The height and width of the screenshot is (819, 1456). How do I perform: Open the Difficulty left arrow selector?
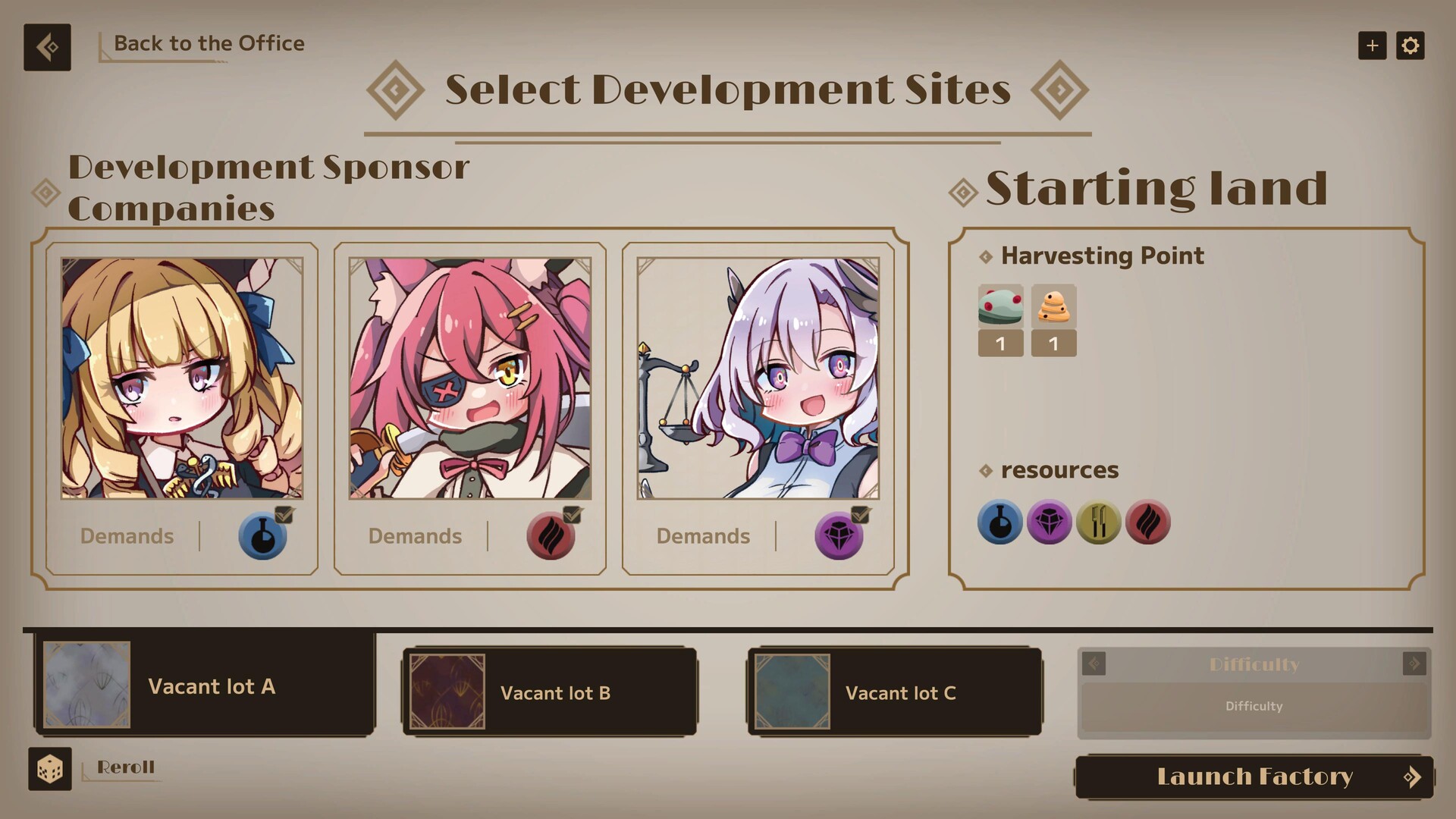pyautogui.click(x=1092, y=664)
